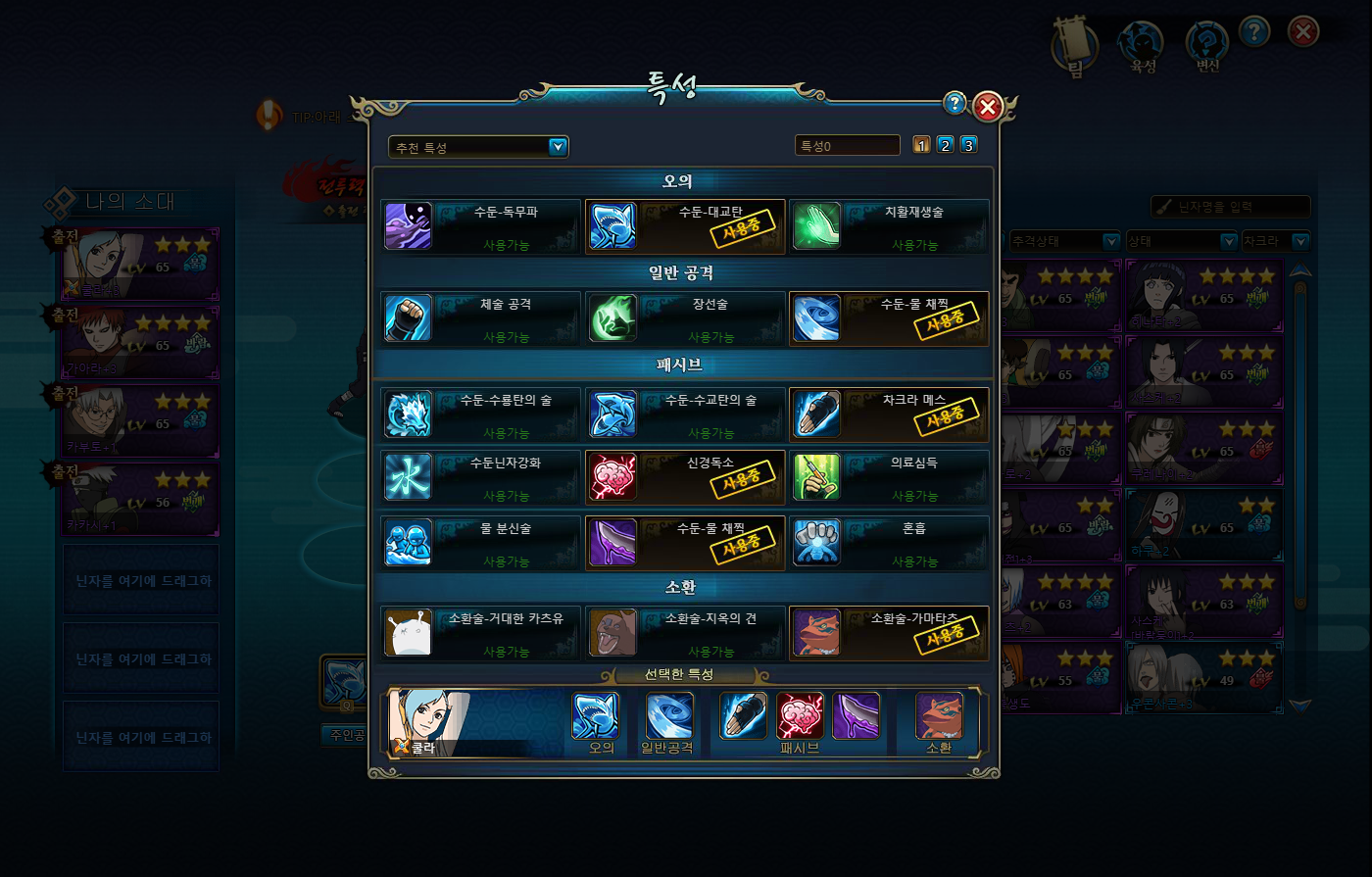Select the 체술 공격 normal attack
This screenshot has width=1372, height=877.
click(x=480, y=318)
